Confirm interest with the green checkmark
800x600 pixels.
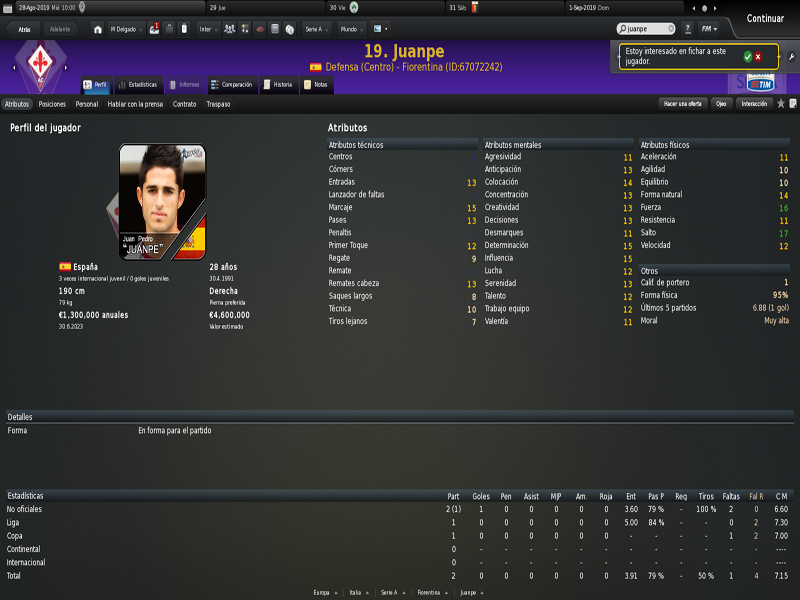pyautogui.click(x=747, y=57)
